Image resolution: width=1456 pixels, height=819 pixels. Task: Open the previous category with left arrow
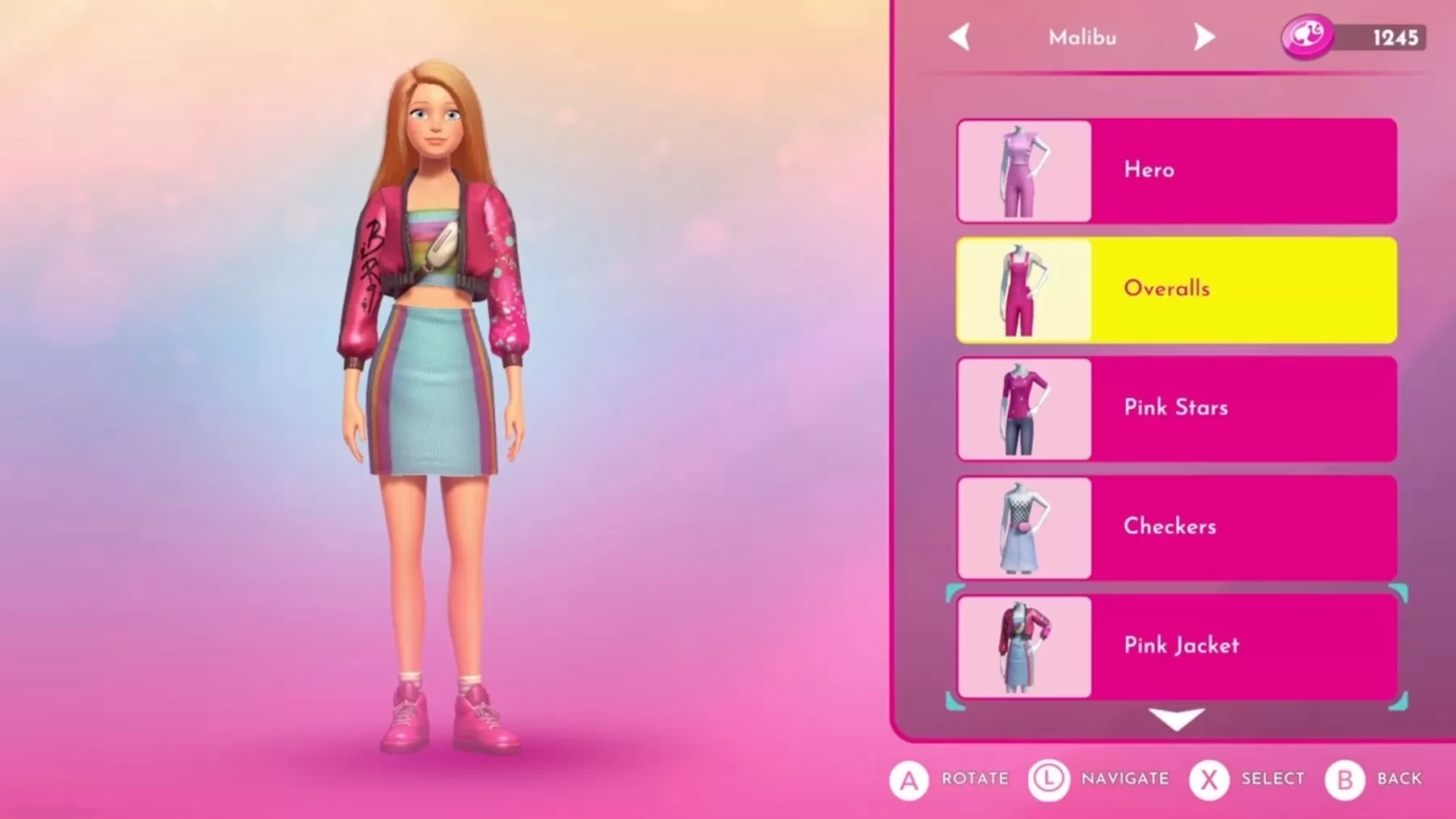(961, 36)
